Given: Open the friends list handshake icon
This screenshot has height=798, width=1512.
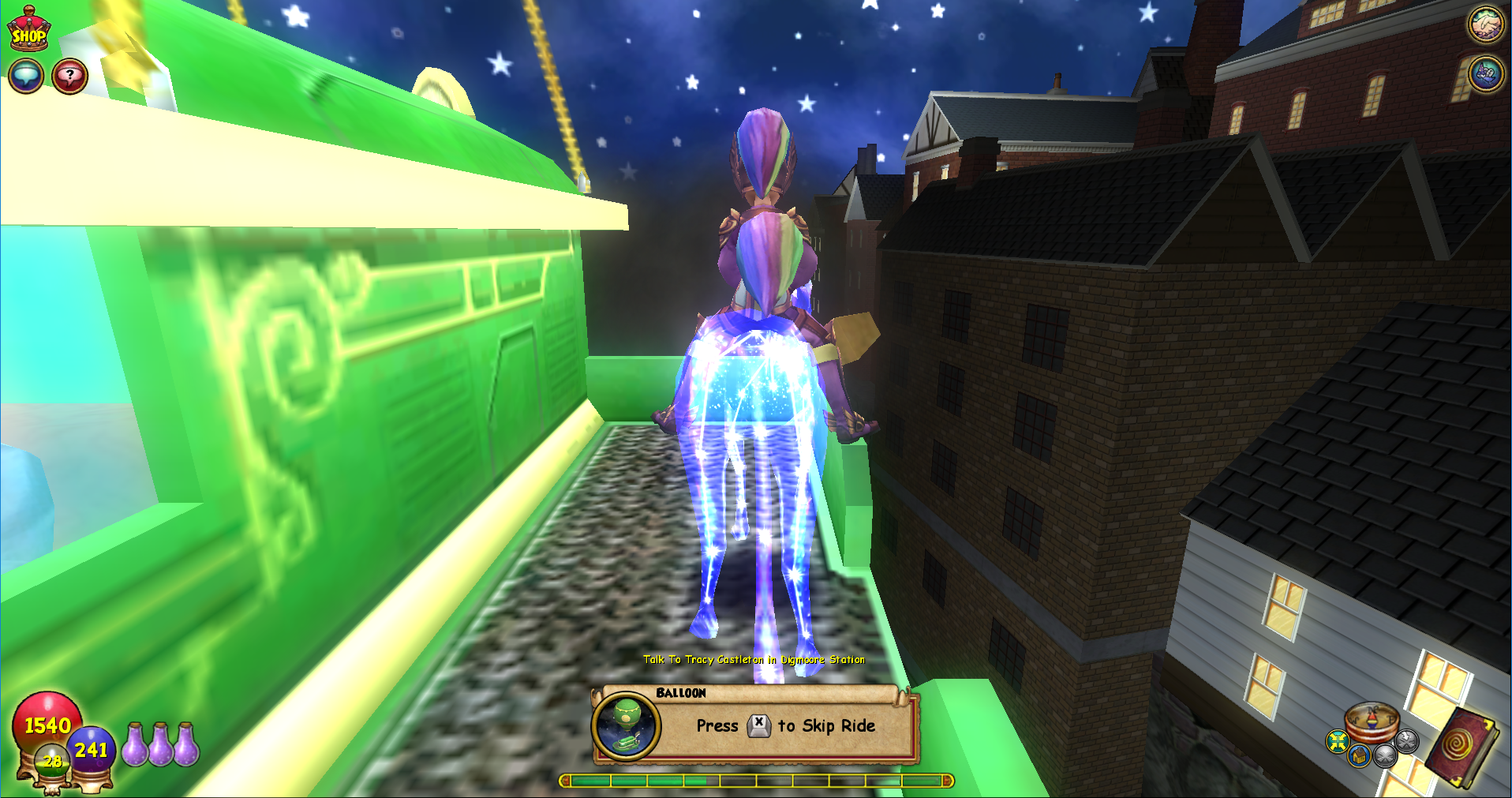Looking at the screenshot, I should pos(1484,24).
